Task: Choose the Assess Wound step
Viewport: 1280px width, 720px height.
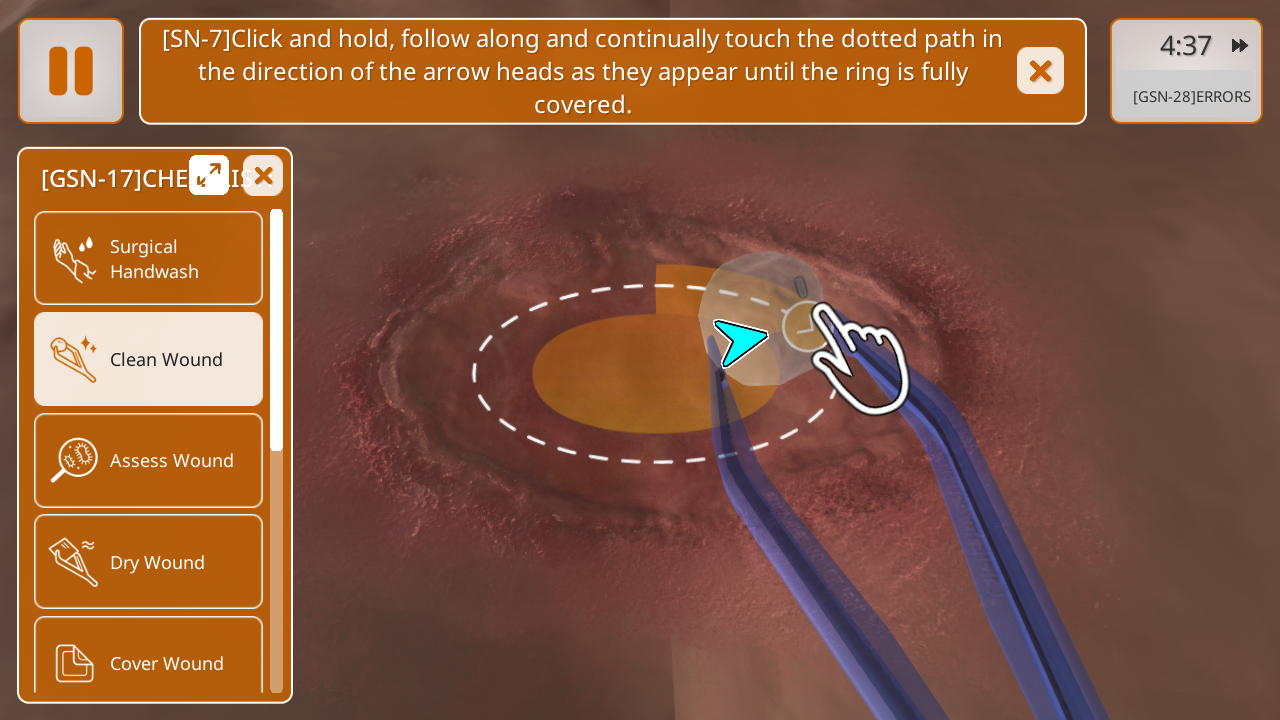Action: click(149, 460)
